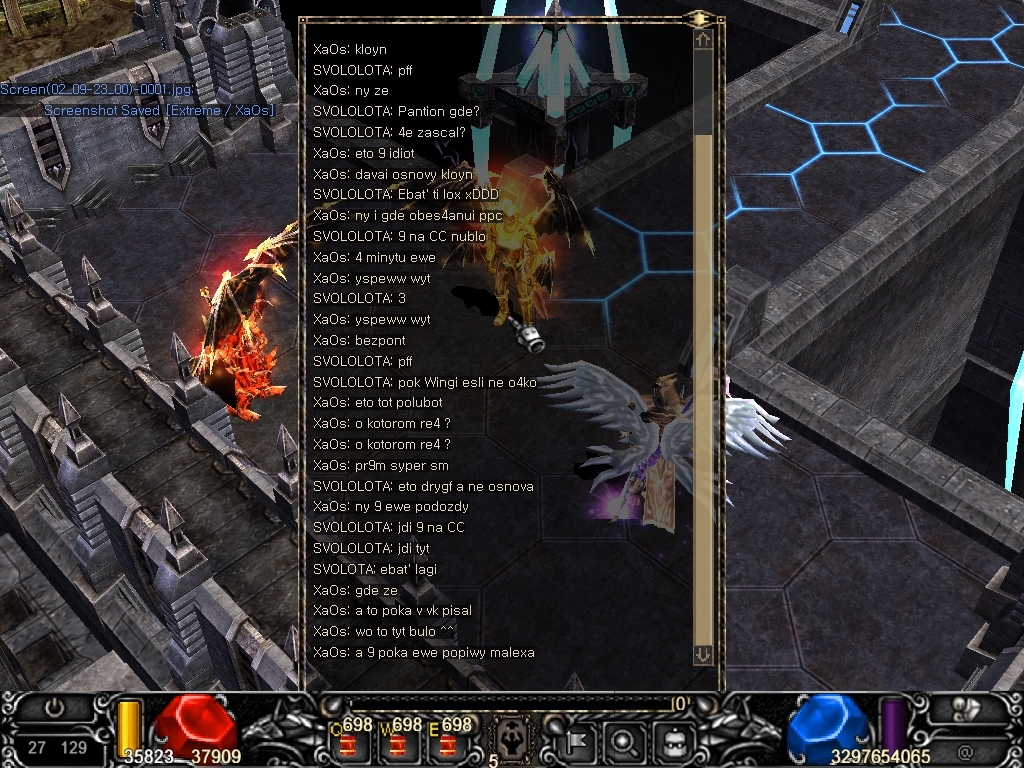This screenshot has width=1024, height=768.
Task: Open the panel above the @ button
Action: [x=965, y=709]
